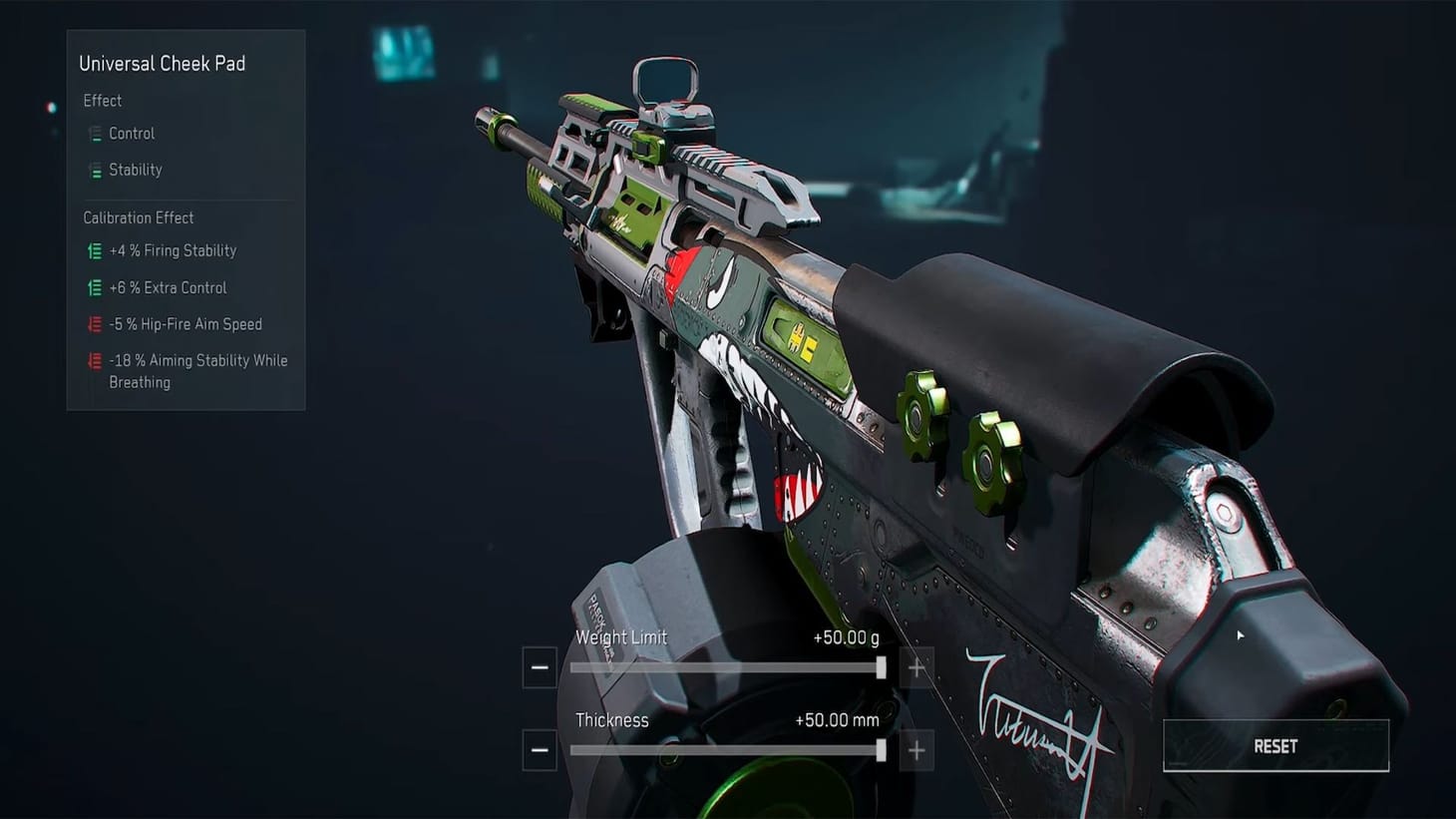Select the Stability entry under Effect
The height and width of the screenshot is (819, 1456).
pos(135,170)
